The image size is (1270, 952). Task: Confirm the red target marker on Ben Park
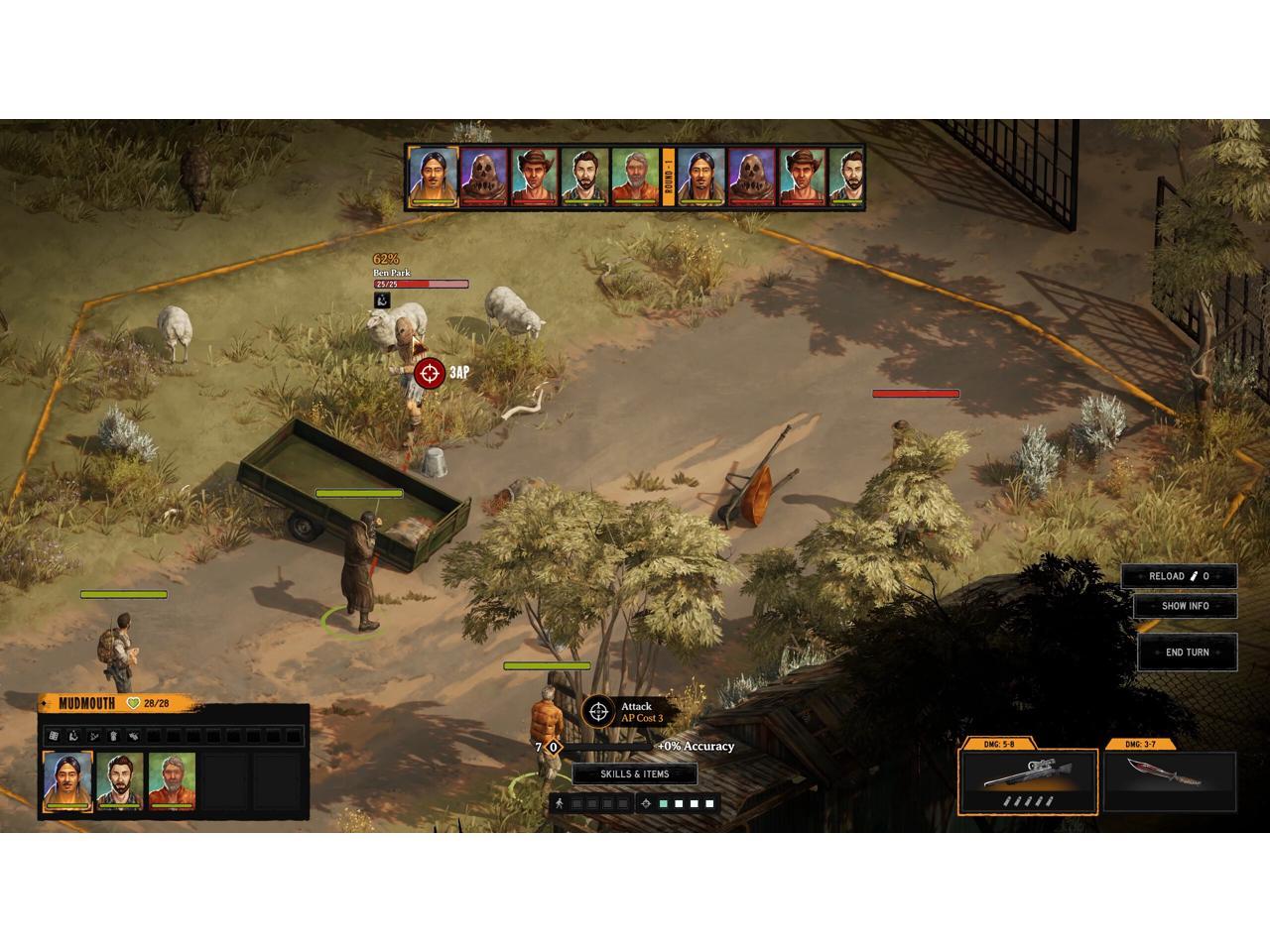click(x=430, y=373)
